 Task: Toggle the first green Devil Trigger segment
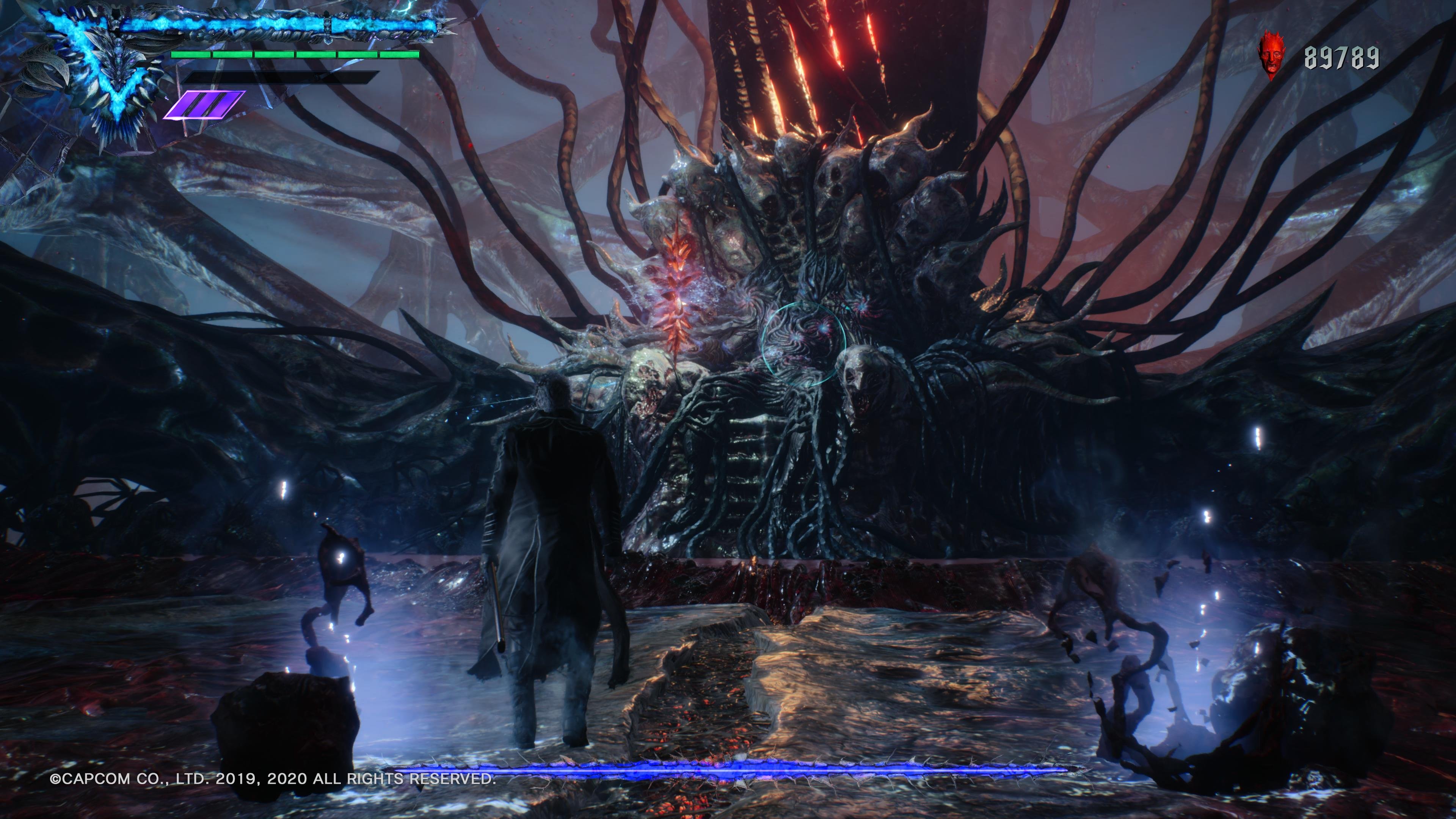[191, 54]
